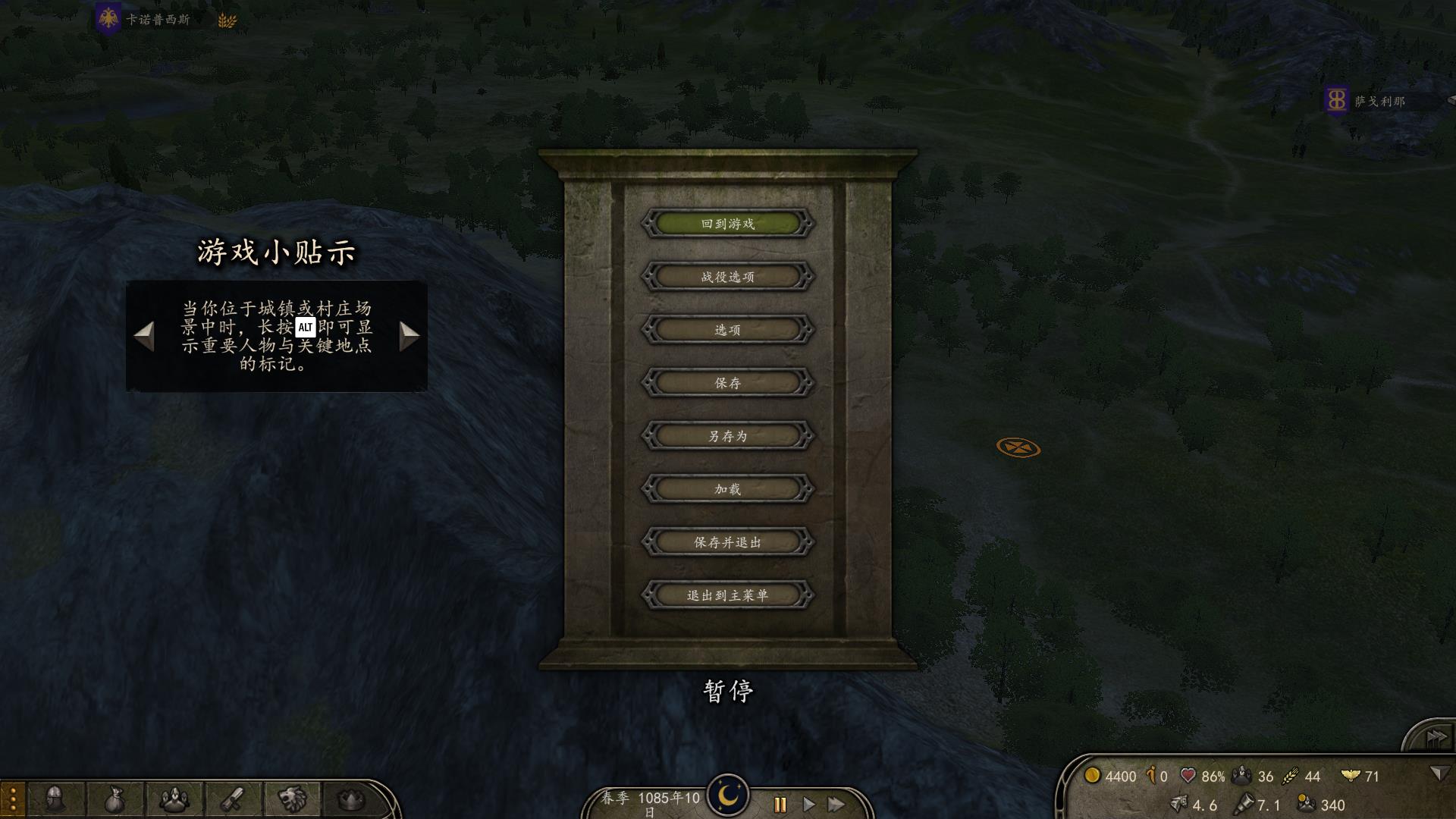This screenshot has width=1456, height=819.
Task: Click the normal speed play button
Action: tap(808, 805)
